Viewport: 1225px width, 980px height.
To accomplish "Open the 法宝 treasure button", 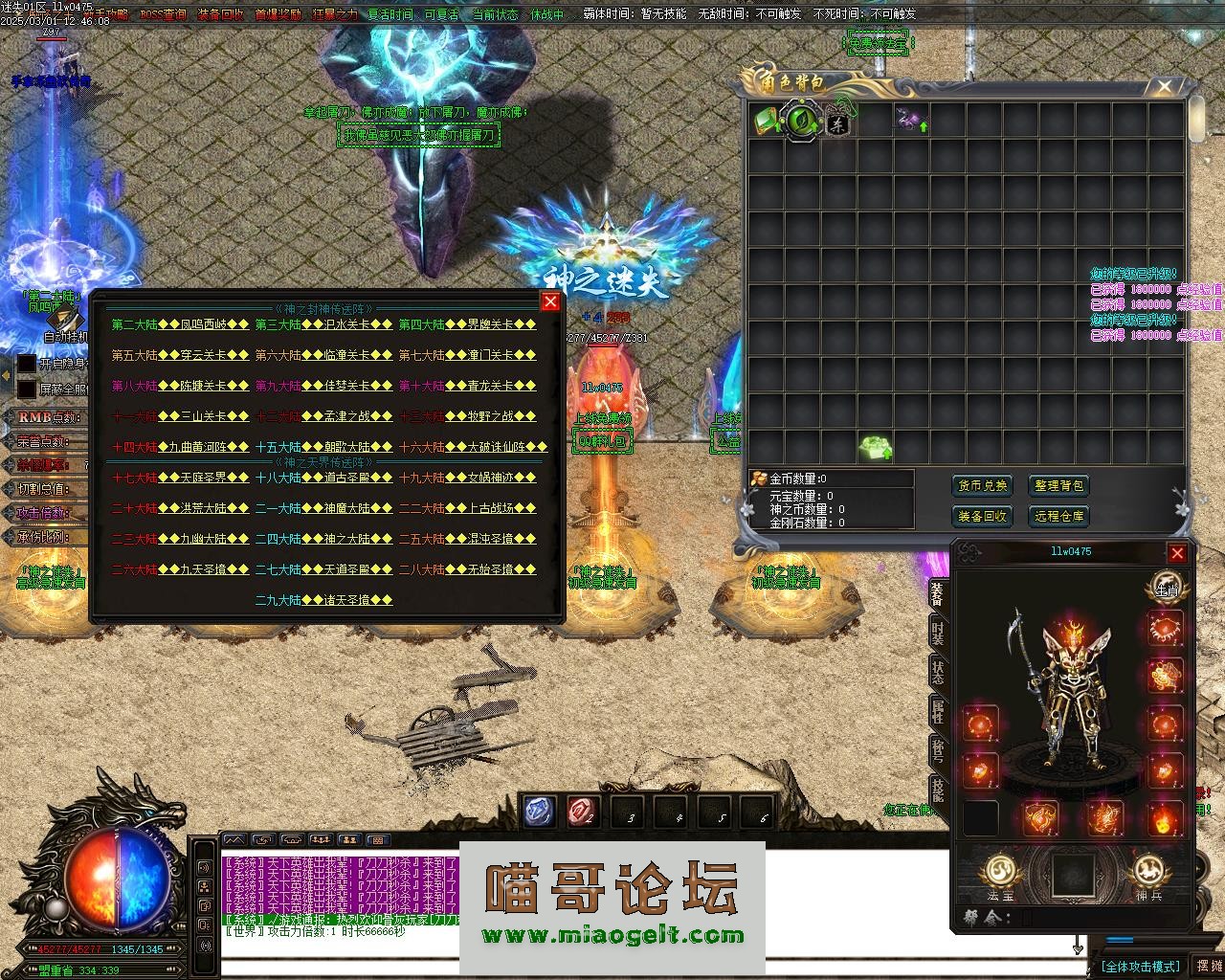I will coord(1001,876).
